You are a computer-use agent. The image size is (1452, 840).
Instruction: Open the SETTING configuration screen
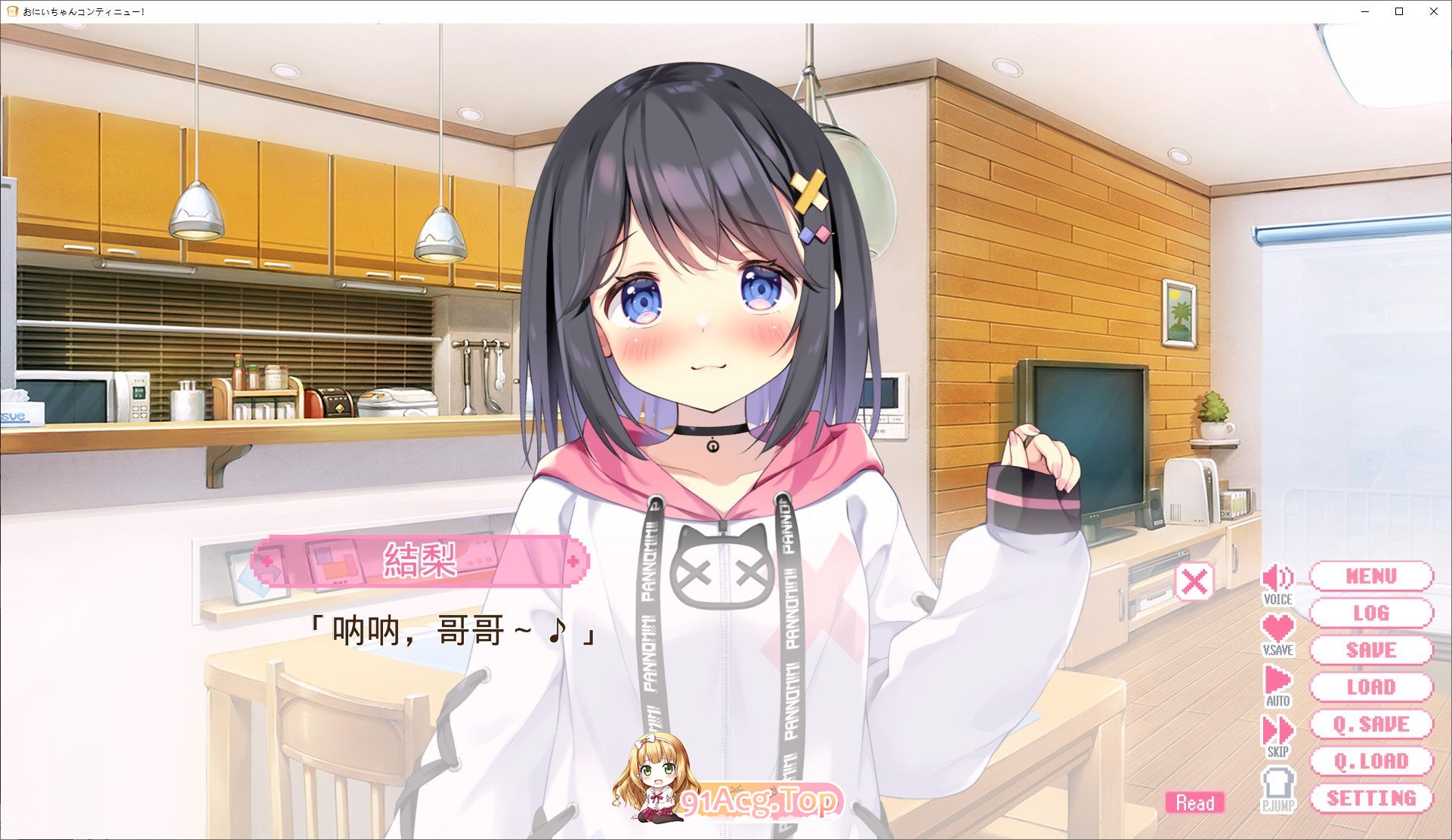(1373, 798)
